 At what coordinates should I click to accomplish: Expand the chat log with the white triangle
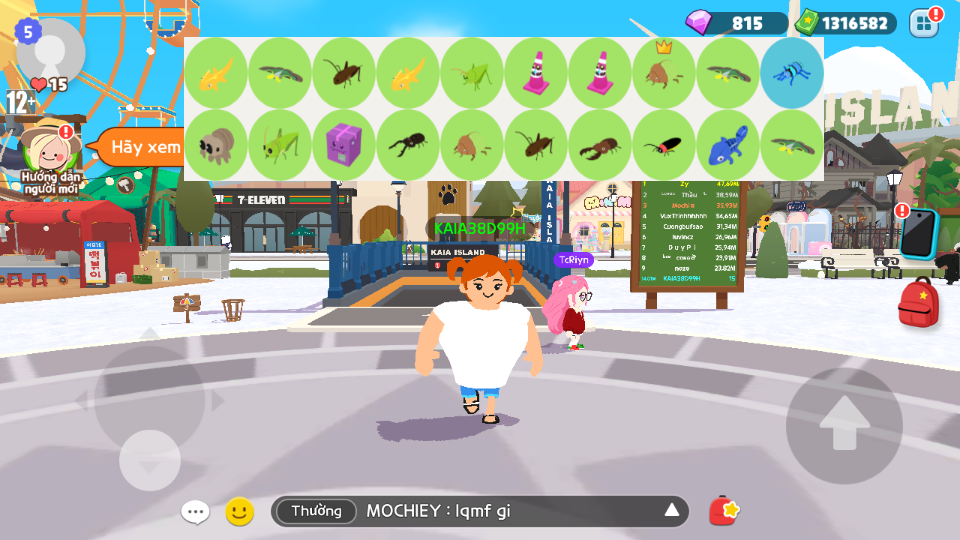click(x=672, y=512)
